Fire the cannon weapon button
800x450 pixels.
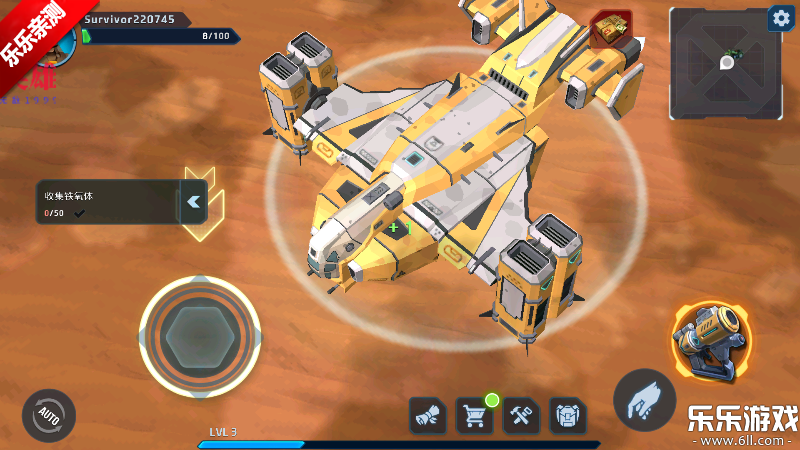click(x=710, y=341)
